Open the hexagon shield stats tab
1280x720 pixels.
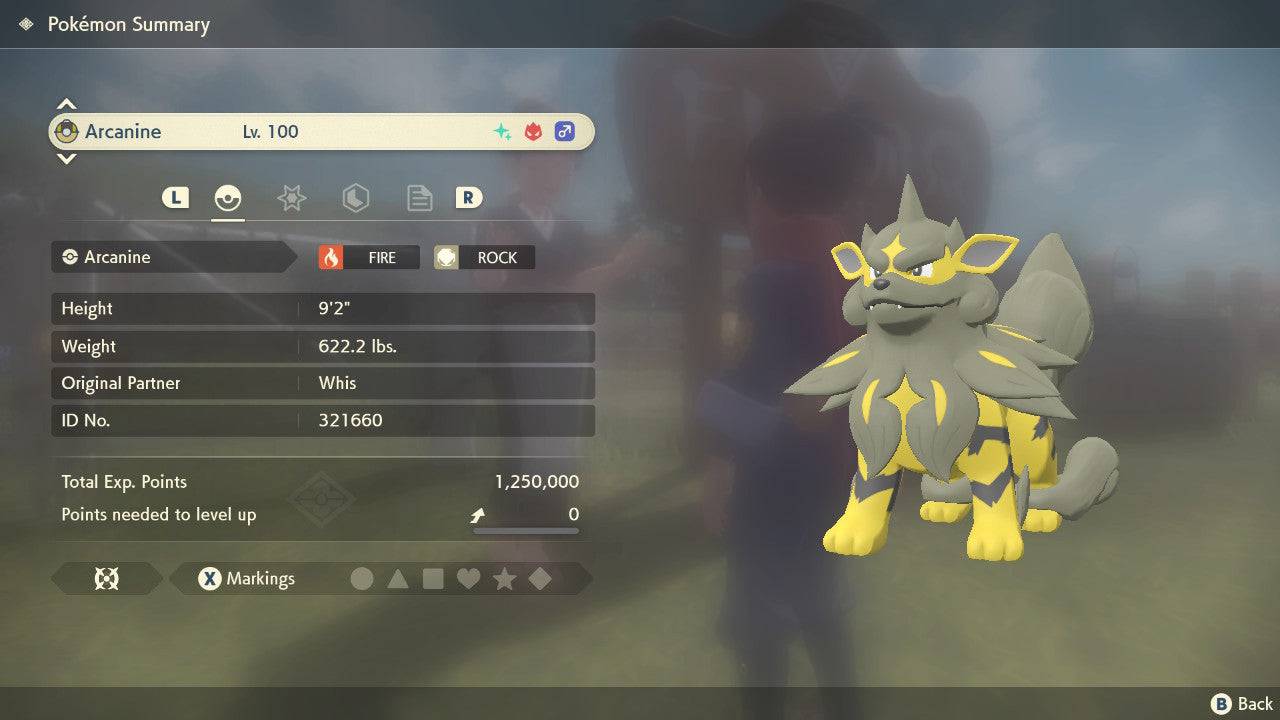355,198
